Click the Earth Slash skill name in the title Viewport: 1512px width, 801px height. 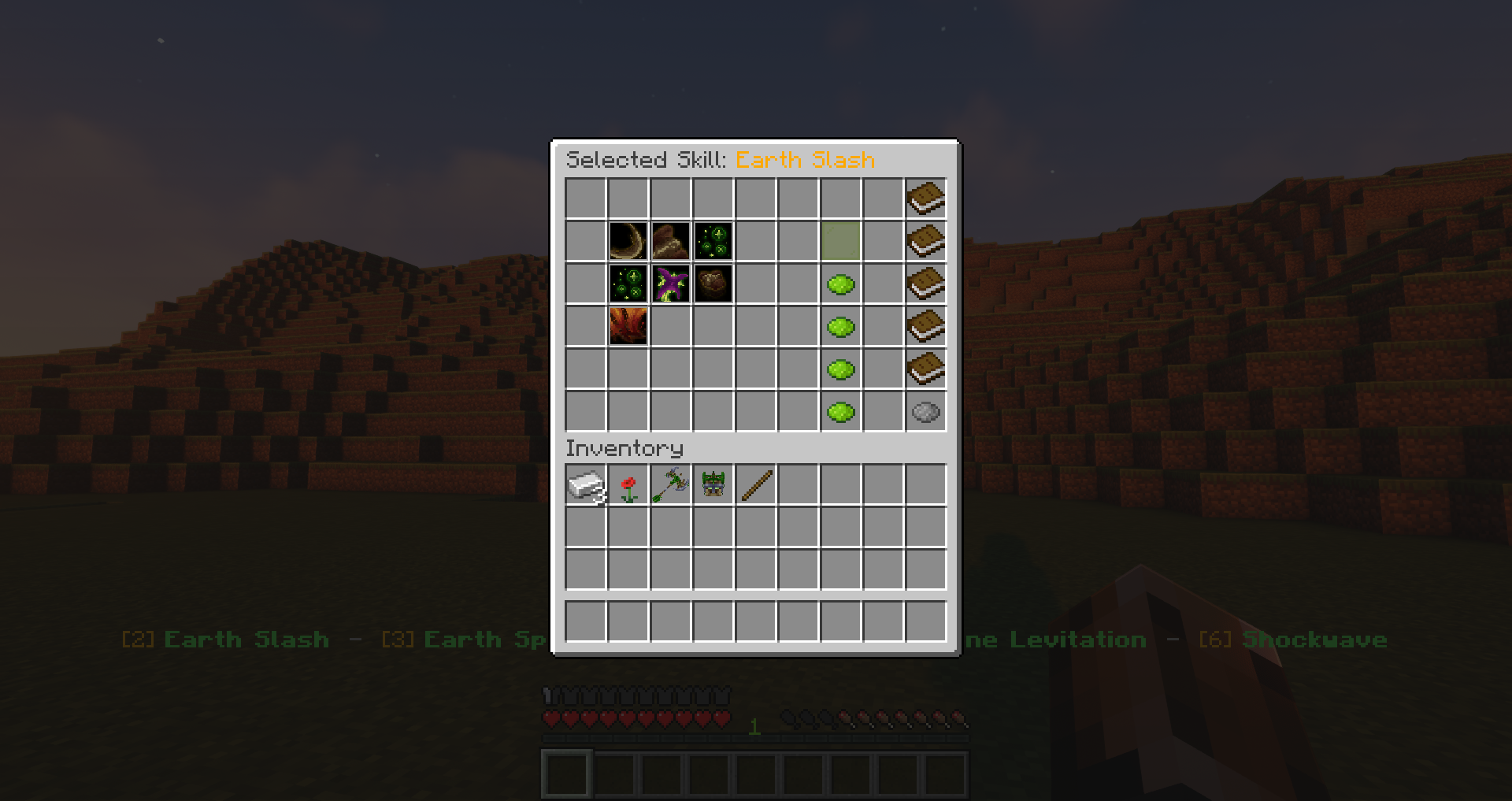pyautogui.click(x=805, y=160)
